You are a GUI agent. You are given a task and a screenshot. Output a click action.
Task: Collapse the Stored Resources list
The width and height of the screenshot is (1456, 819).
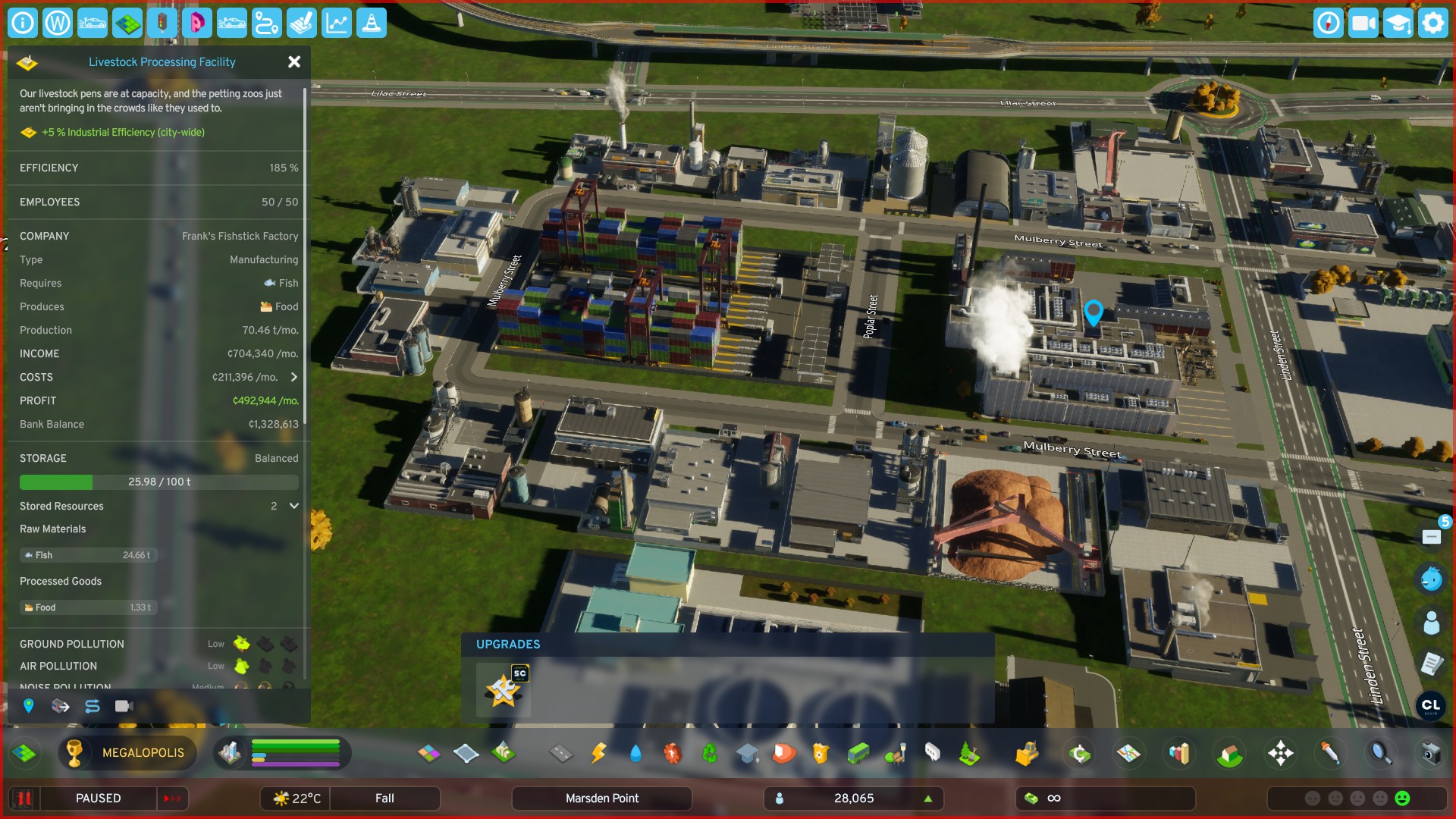293,506
